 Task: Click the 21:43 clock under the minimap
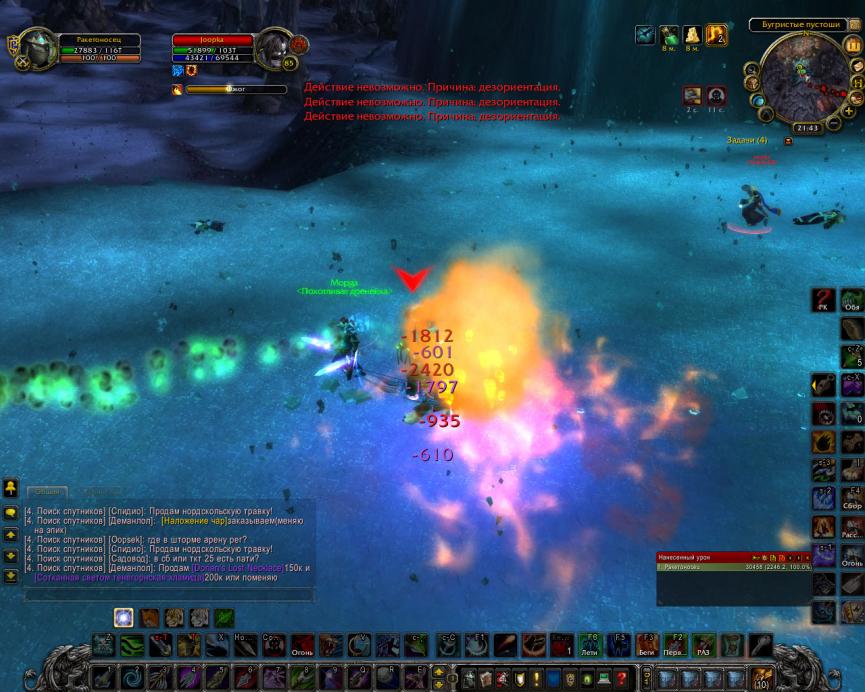[x=806, y=128]
